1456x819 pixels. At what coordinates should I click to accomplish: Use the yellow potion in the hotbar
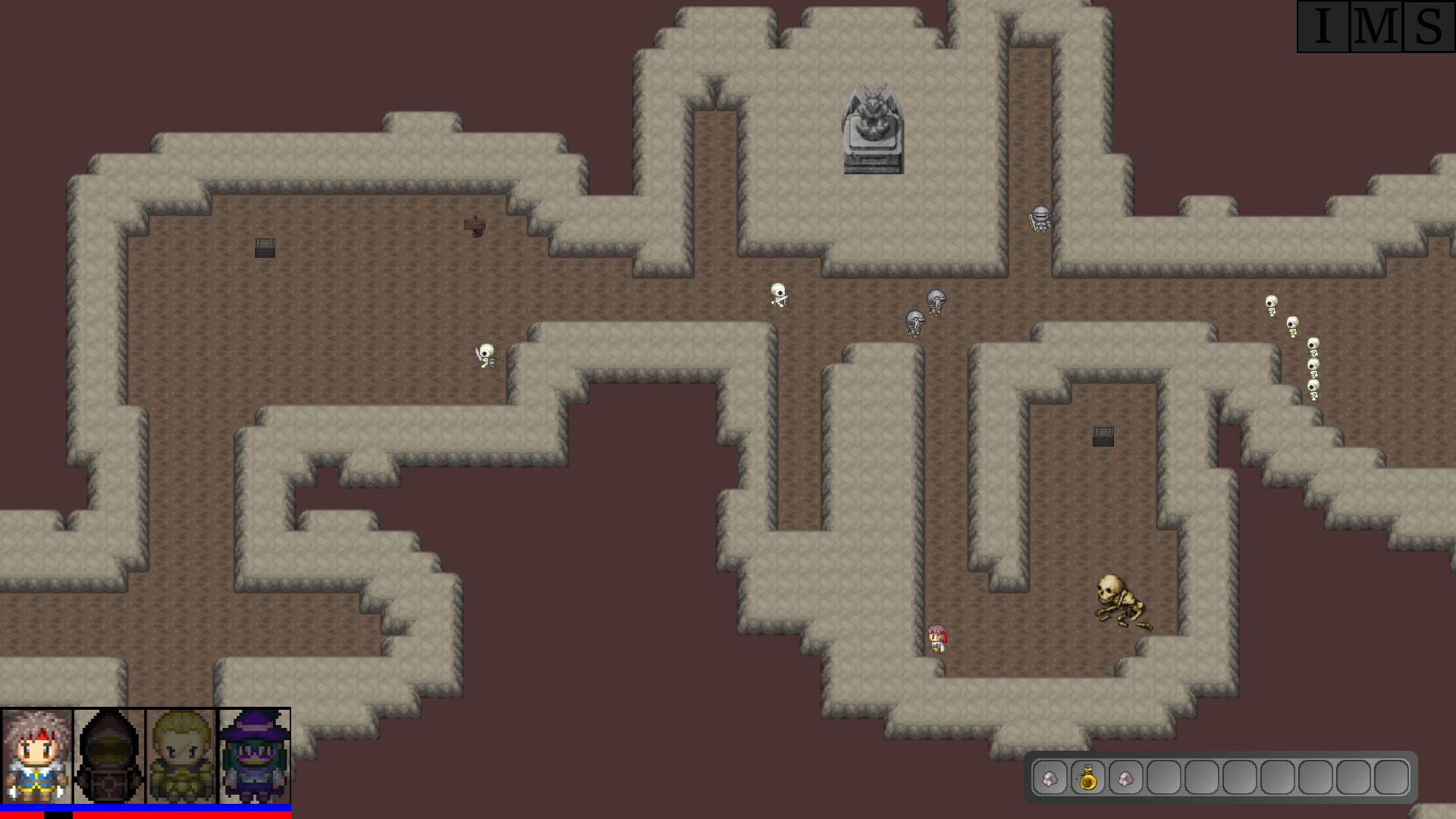pos(1087,777)
